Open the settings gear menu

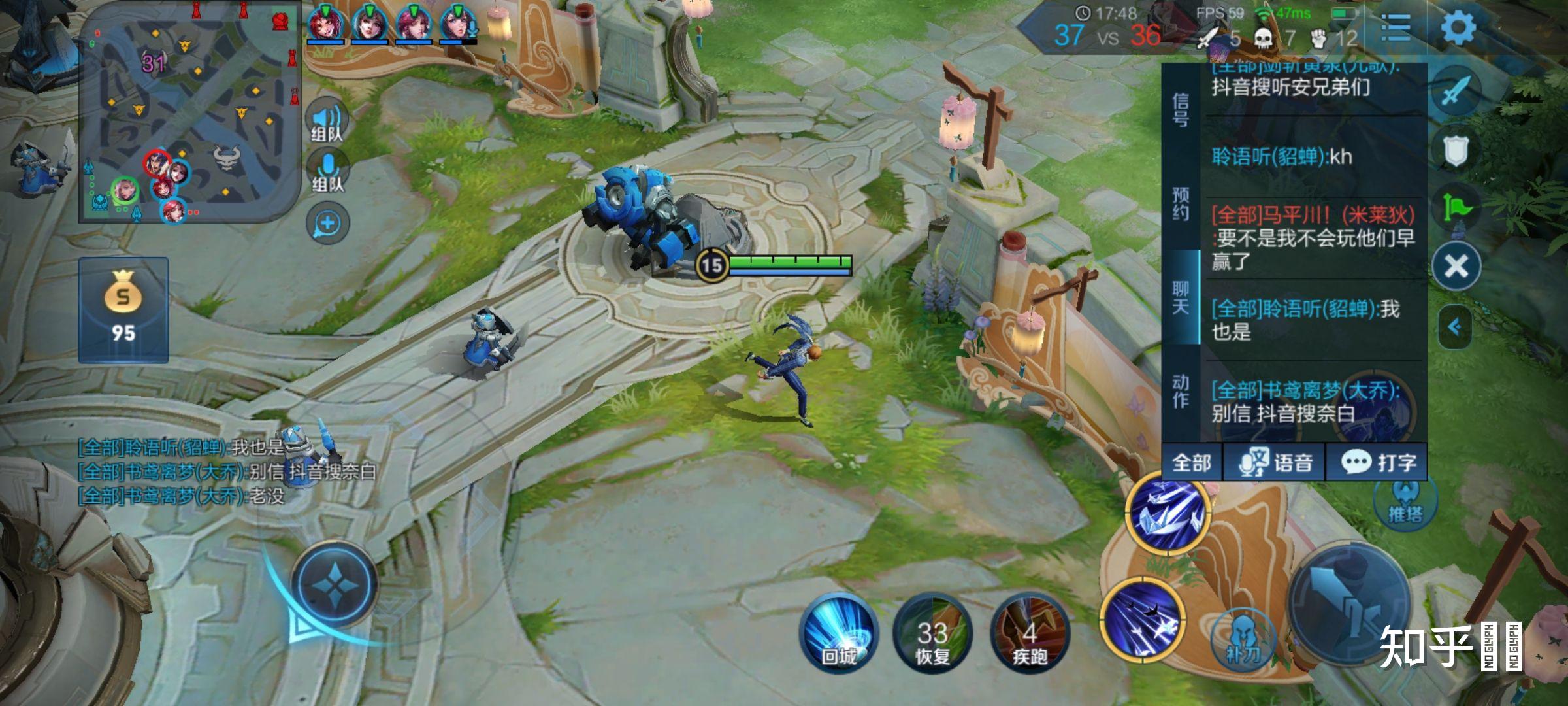(x=1458, y=27)
